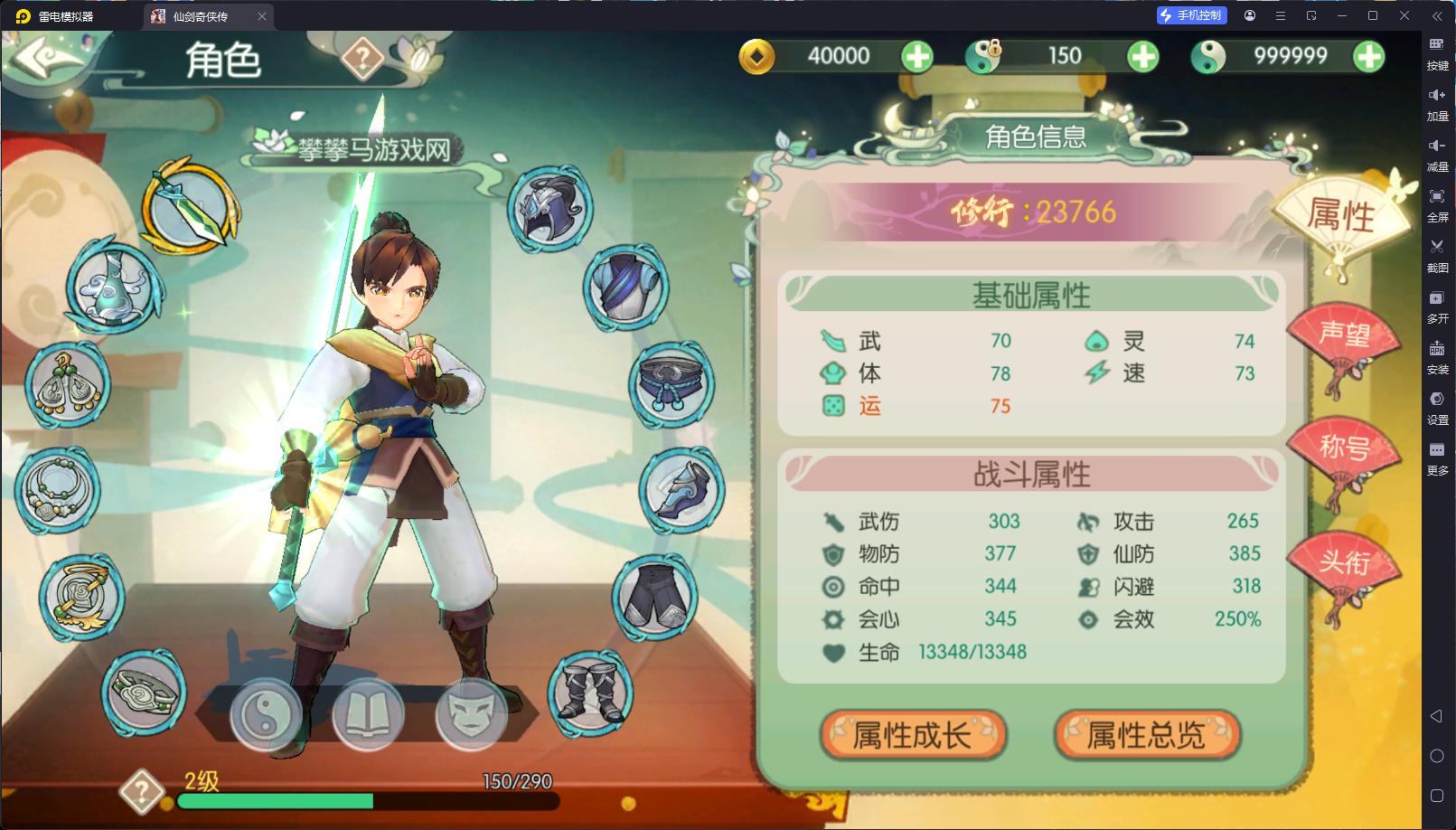Select the helmet equipment slot
The height and width of the screenshot is (830, 1456).
(550, 209)
